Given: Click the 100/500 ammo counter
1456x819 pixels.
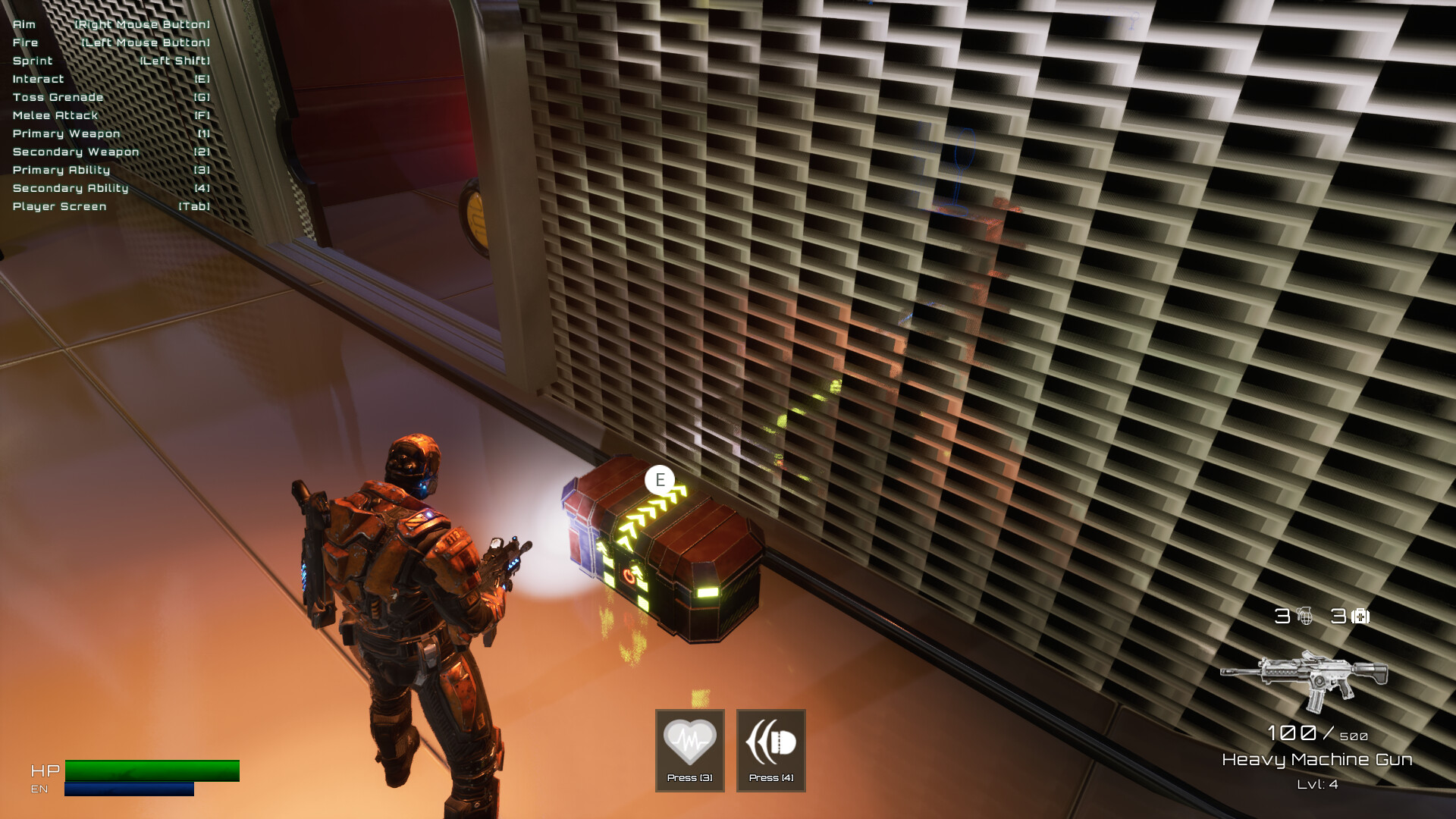Looking at the screenshot, I should (1317, 733).
